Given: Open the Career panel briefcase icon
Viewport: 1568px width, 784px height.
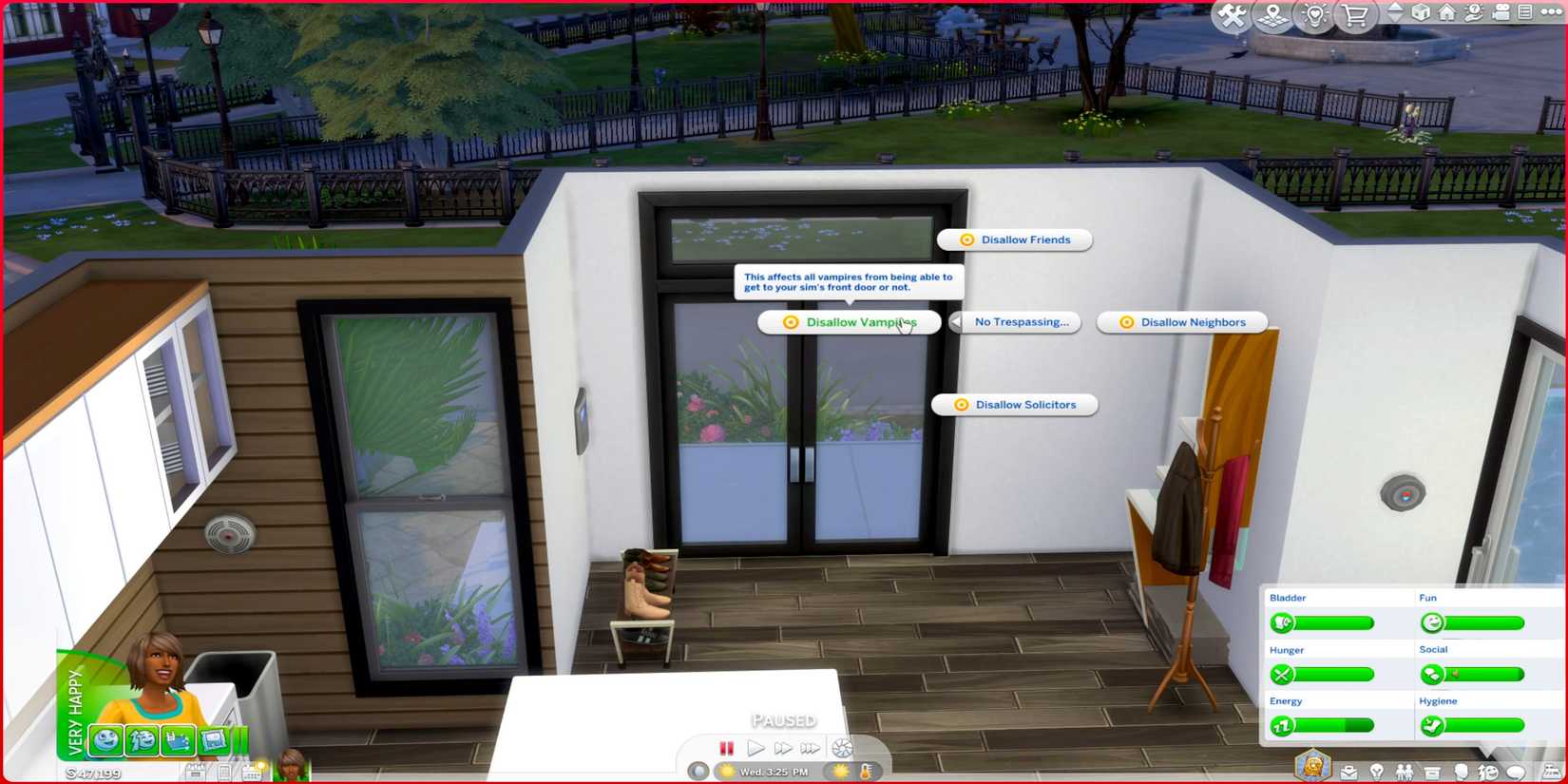Looking at the screenshot, I should click(1349, 771).
